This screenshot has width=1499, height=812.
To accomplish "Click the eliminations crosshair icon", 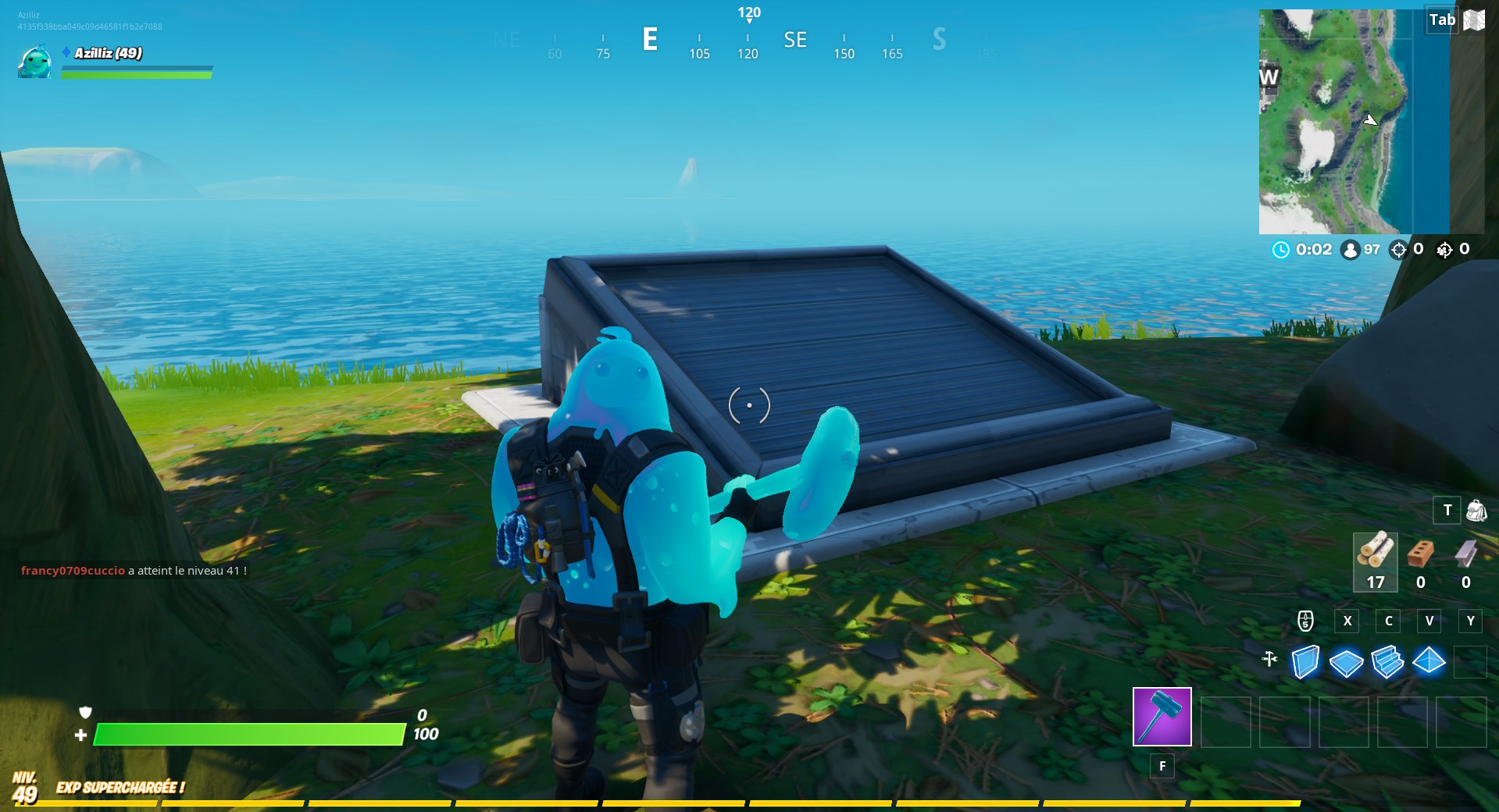I will coord(1398,251).
